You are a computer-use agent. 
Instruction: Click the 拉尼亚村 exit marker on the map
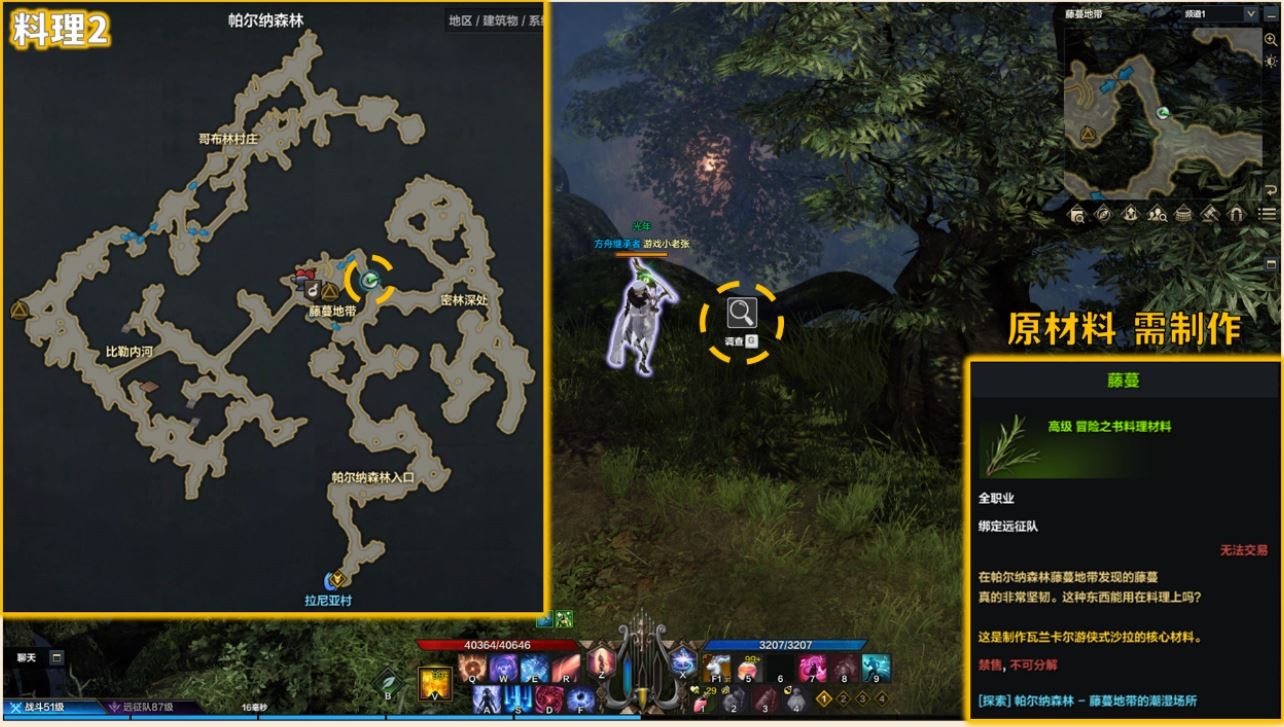coord(337,579)
